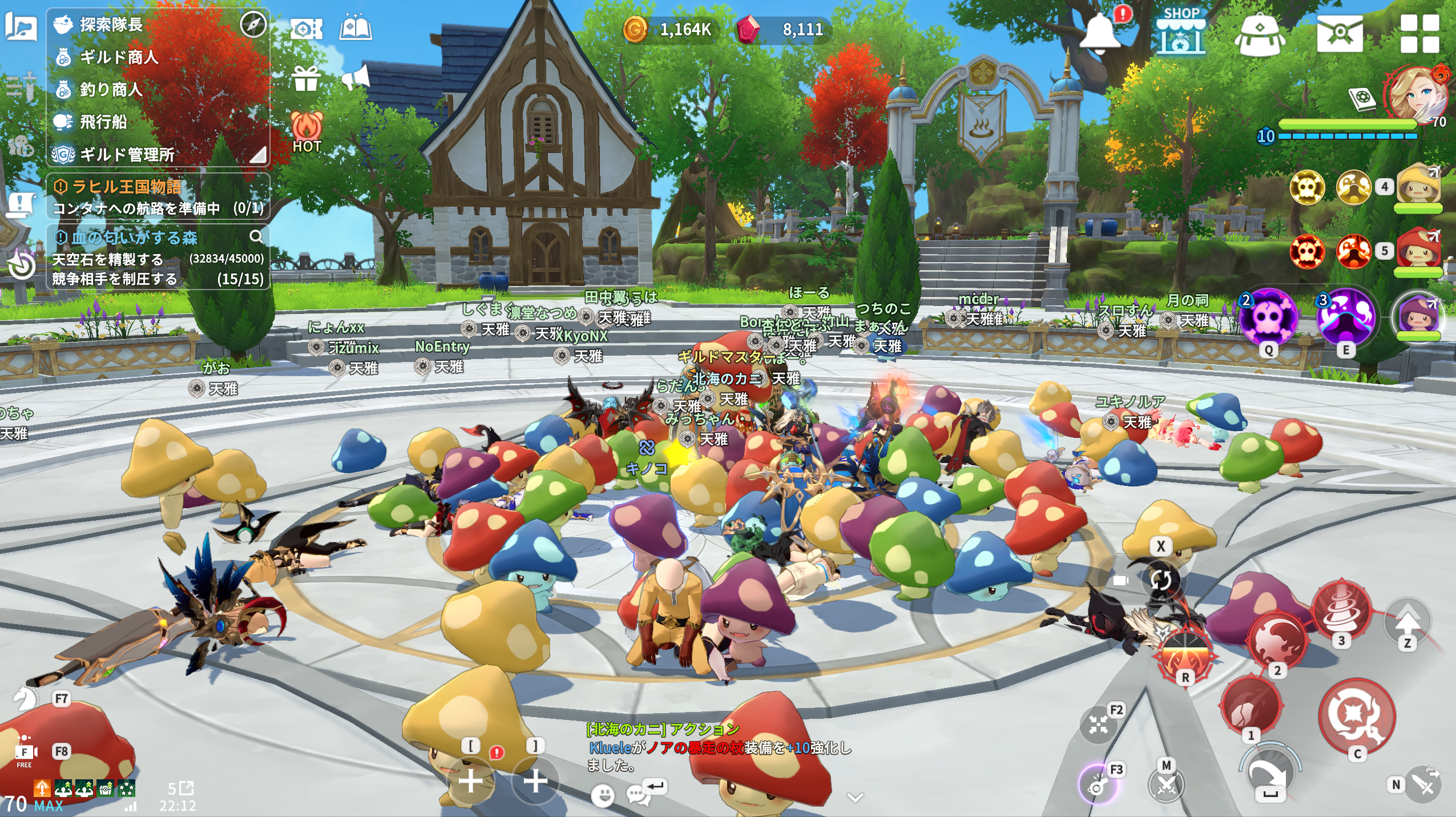Open the SHOP storefront
1456x817 pixels.
click(1180, 31)
